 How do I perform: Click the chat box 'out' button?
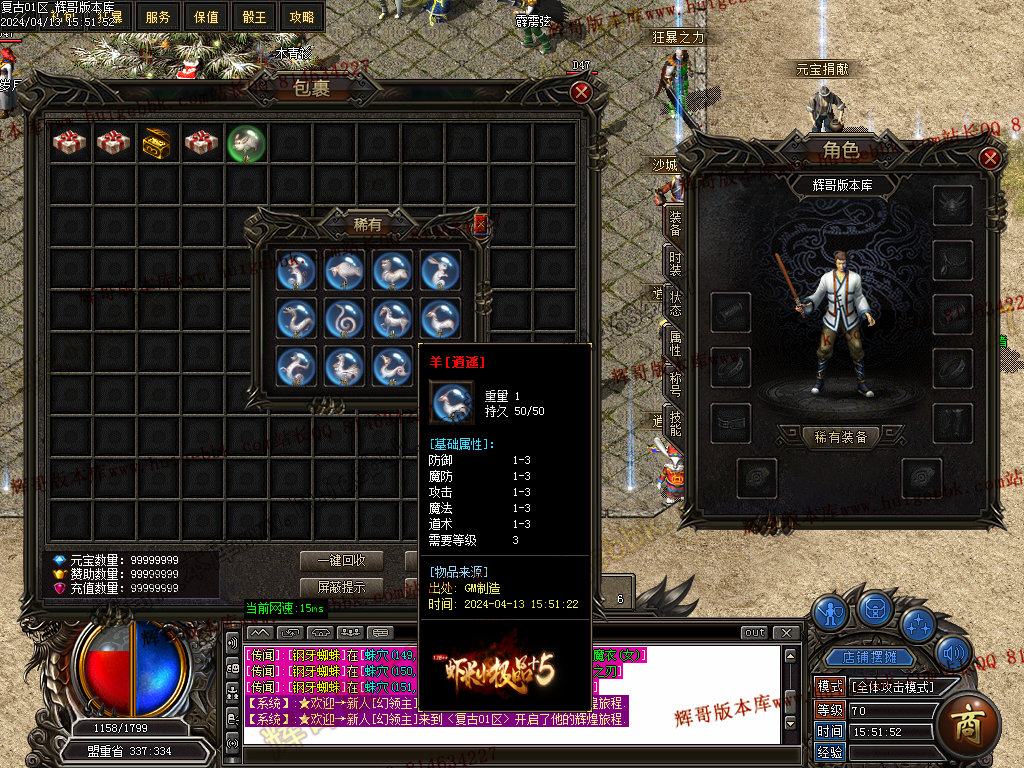pos(755,633)
